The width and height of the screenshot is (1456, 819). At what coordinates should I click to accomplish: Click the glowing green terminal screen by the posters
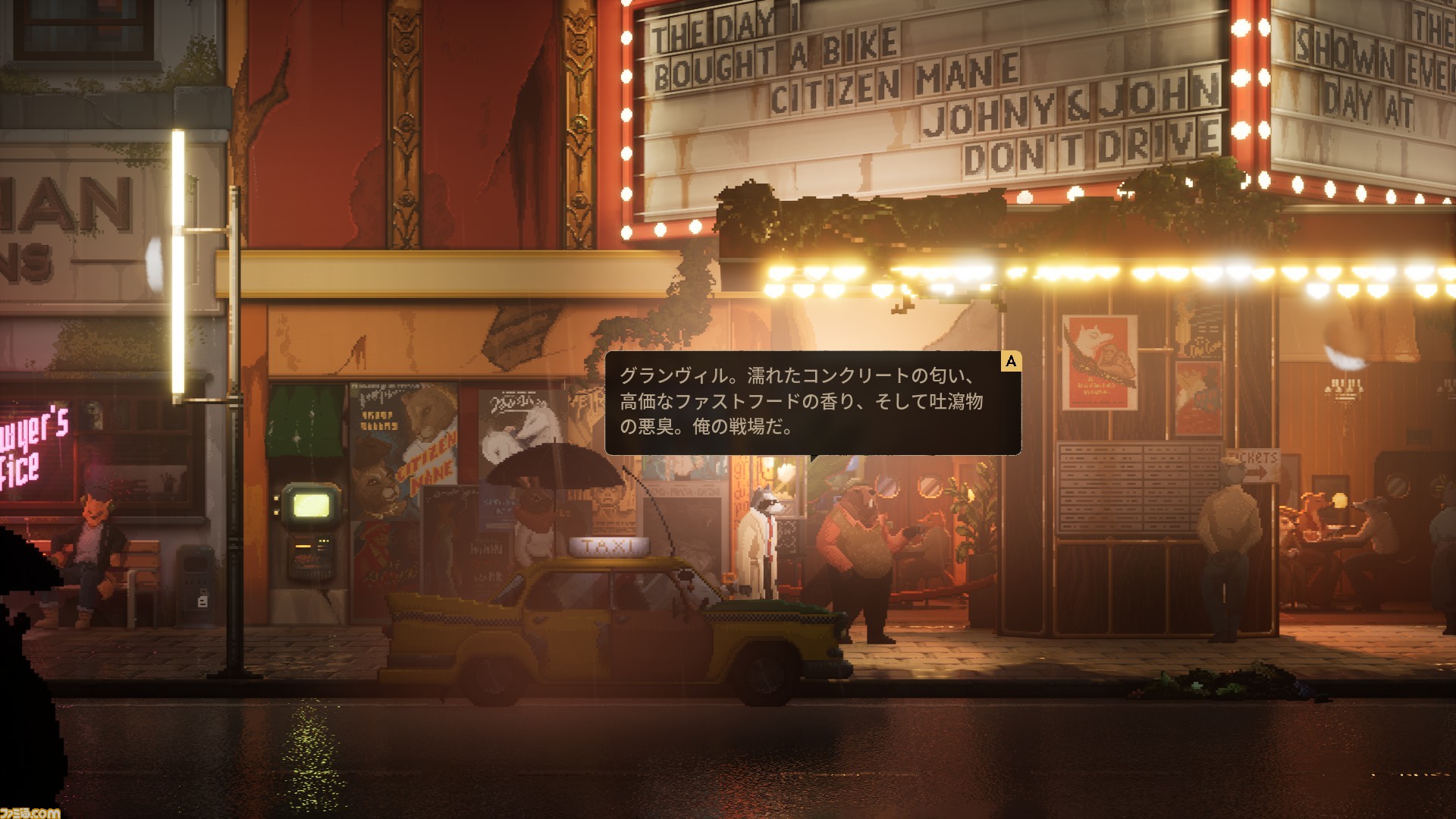(311, 504)
